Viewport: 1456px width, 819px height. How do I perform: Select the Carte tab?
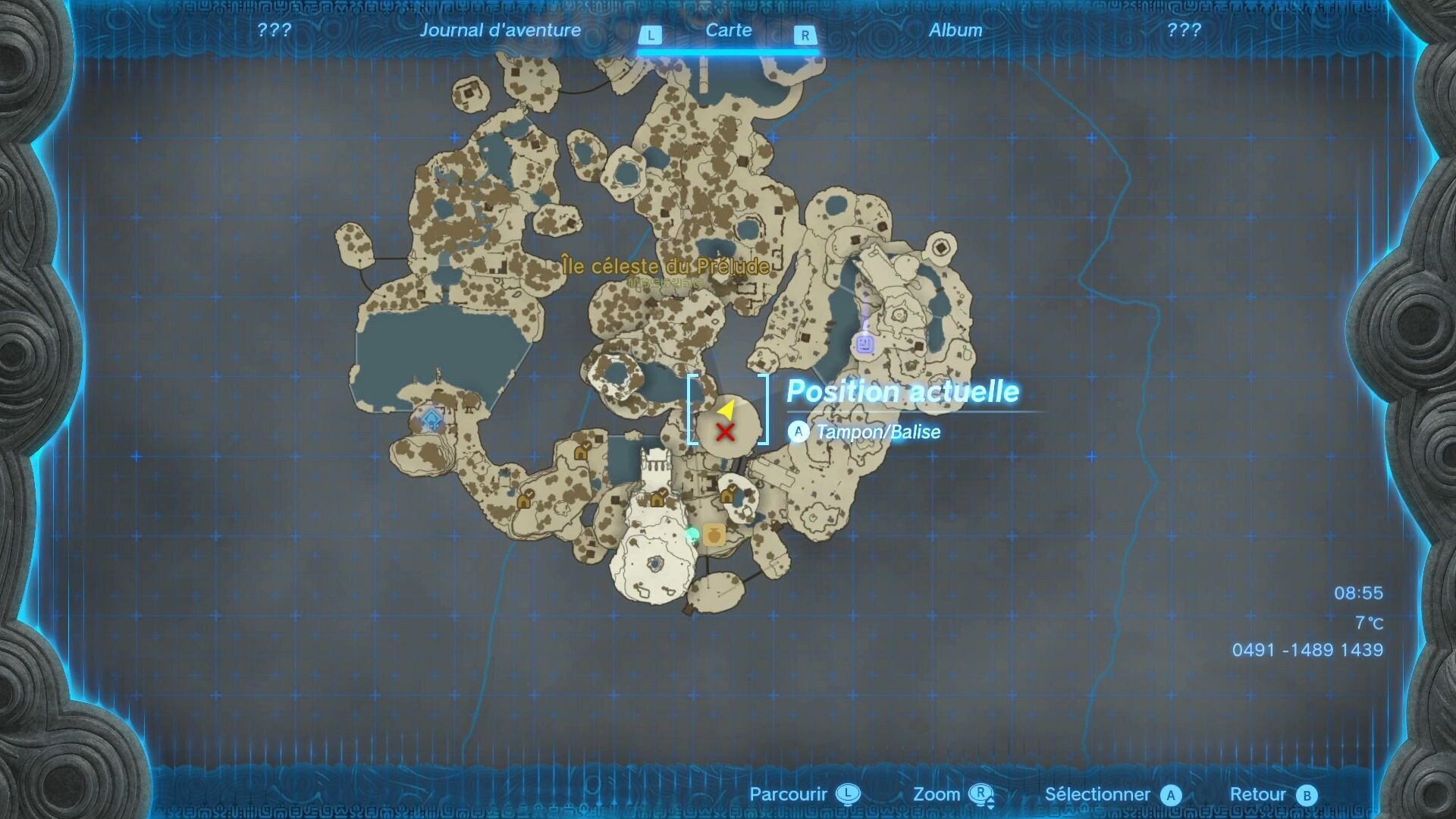(x=728, y=30)
